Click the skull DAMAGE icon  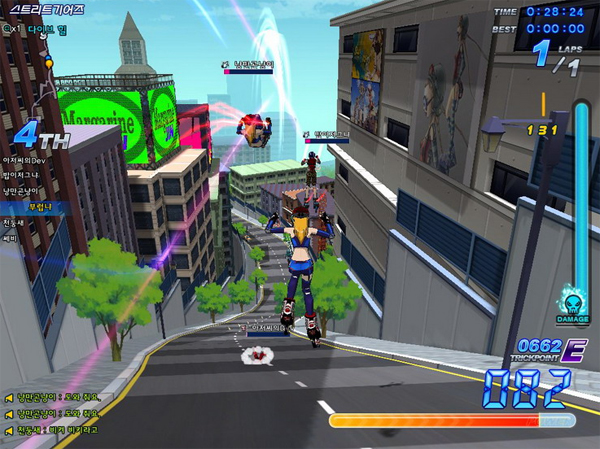point(573,305)
